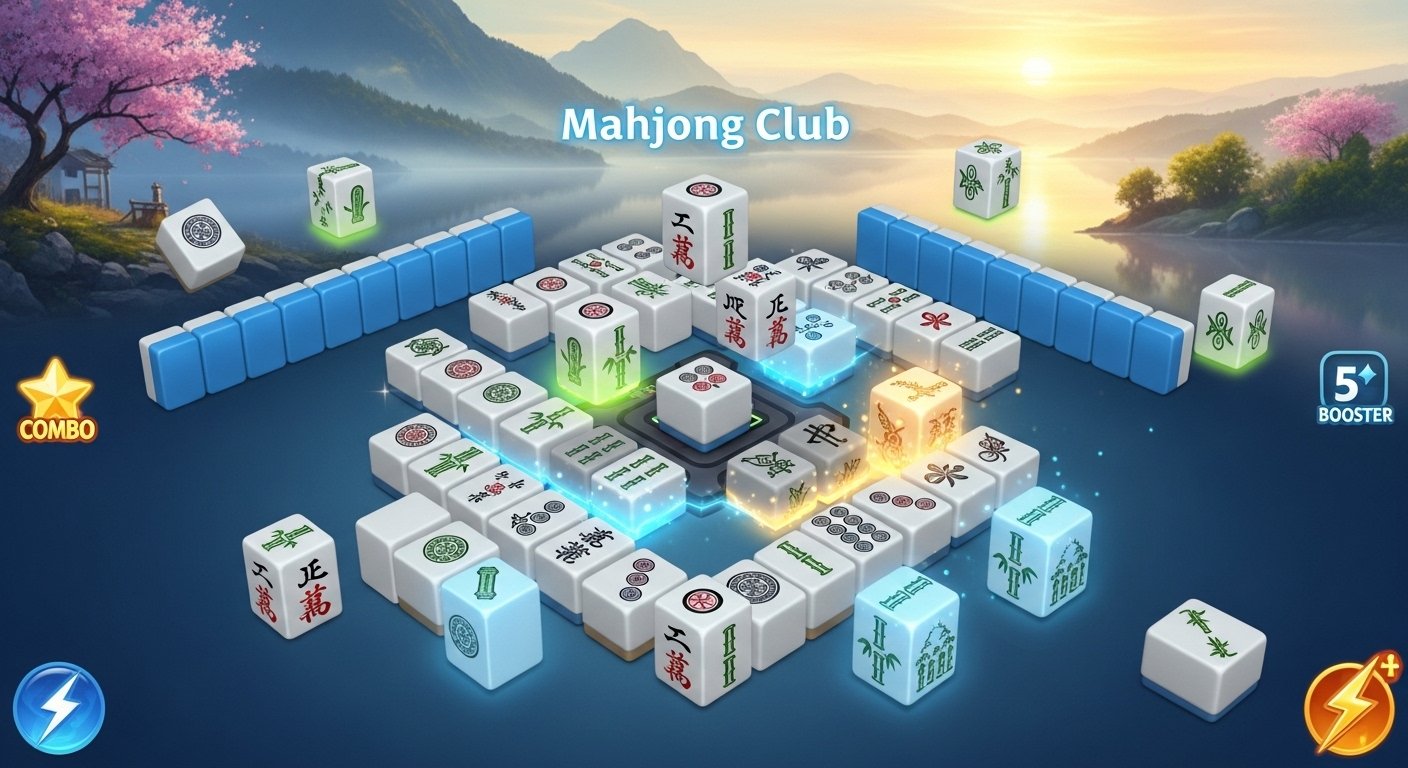Click the Mahjong Club title
The width and height of the screenshot is (1408, 768).
704,124
